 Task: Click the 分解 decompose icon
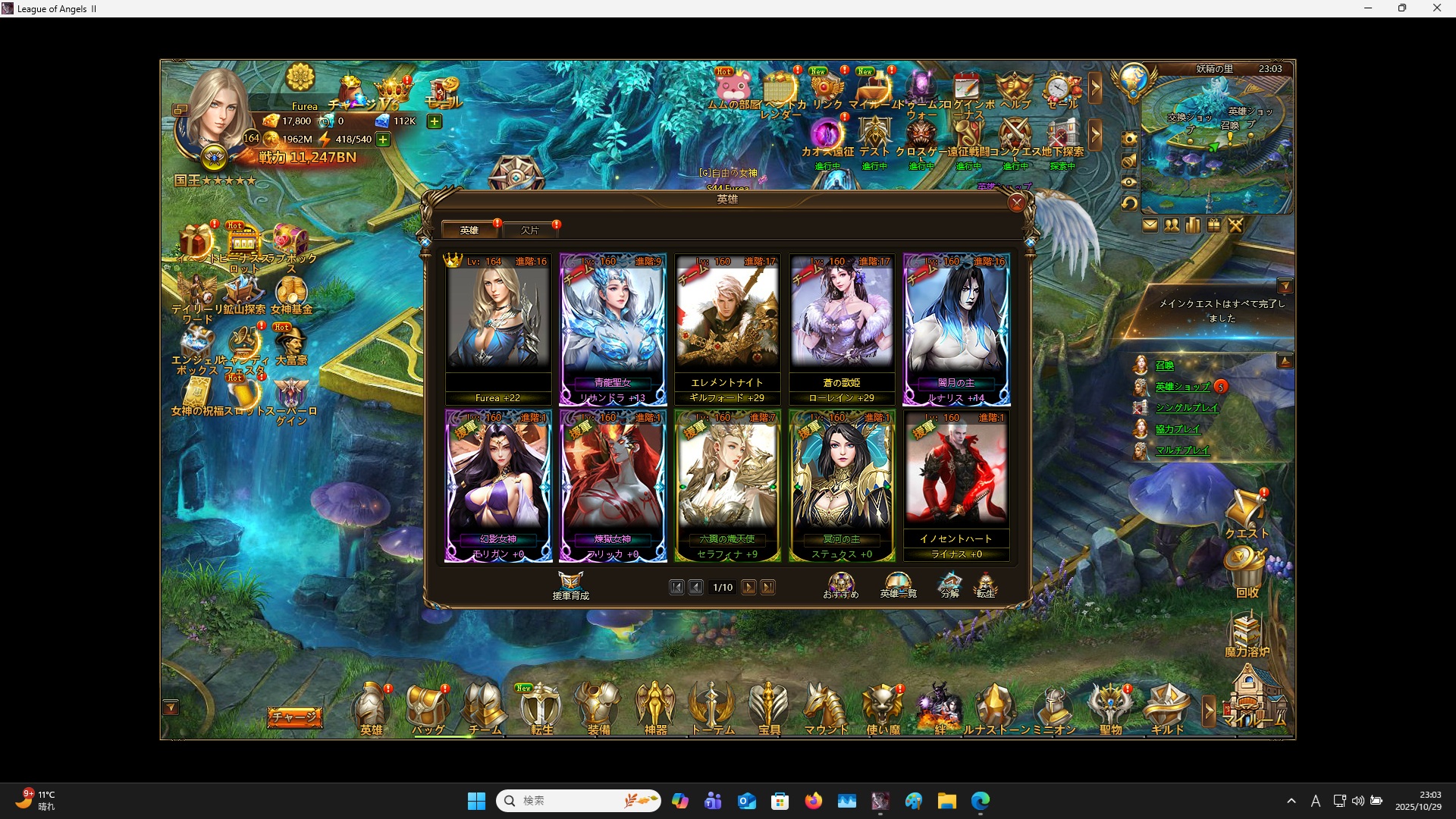pos(950,584)
